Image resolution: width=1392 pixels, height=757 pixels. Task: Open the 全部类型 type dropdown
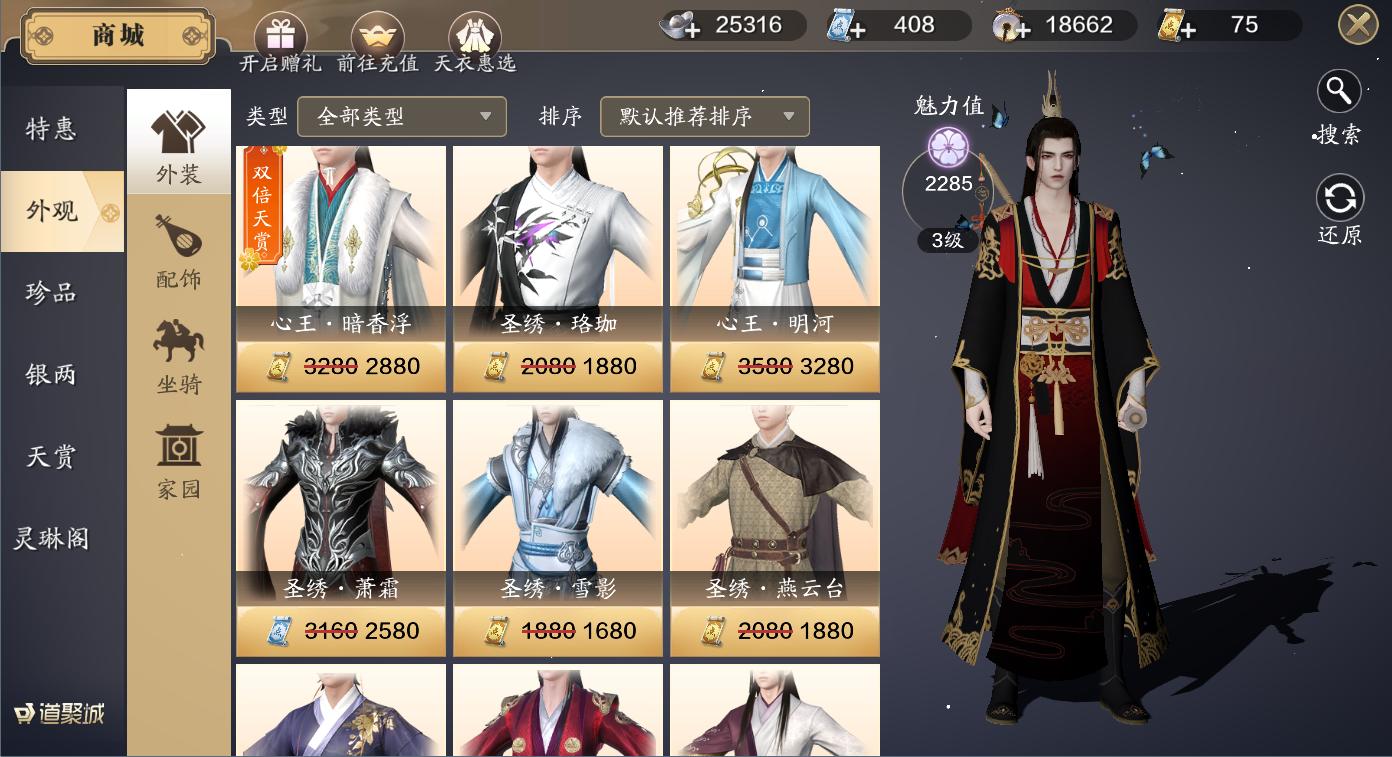point(402,117)
